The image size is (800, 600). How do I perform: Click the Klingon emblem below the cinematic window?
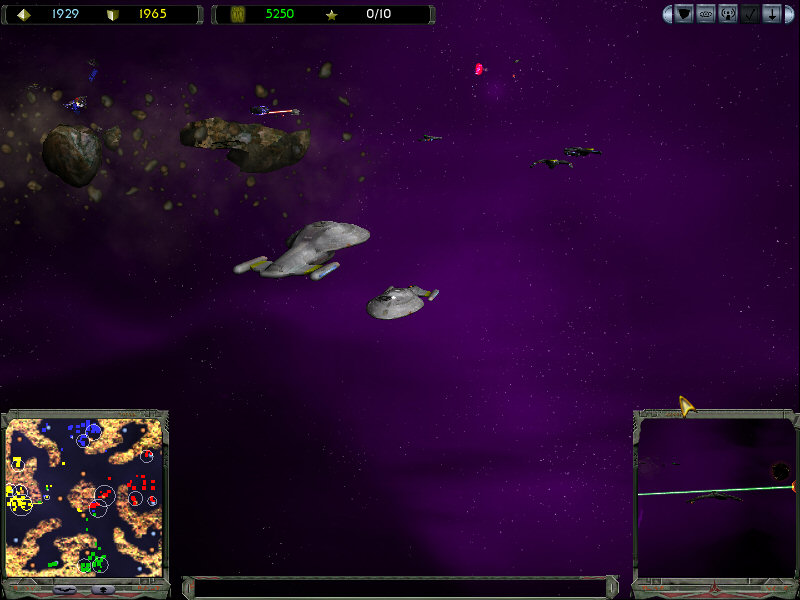[714, 588]
